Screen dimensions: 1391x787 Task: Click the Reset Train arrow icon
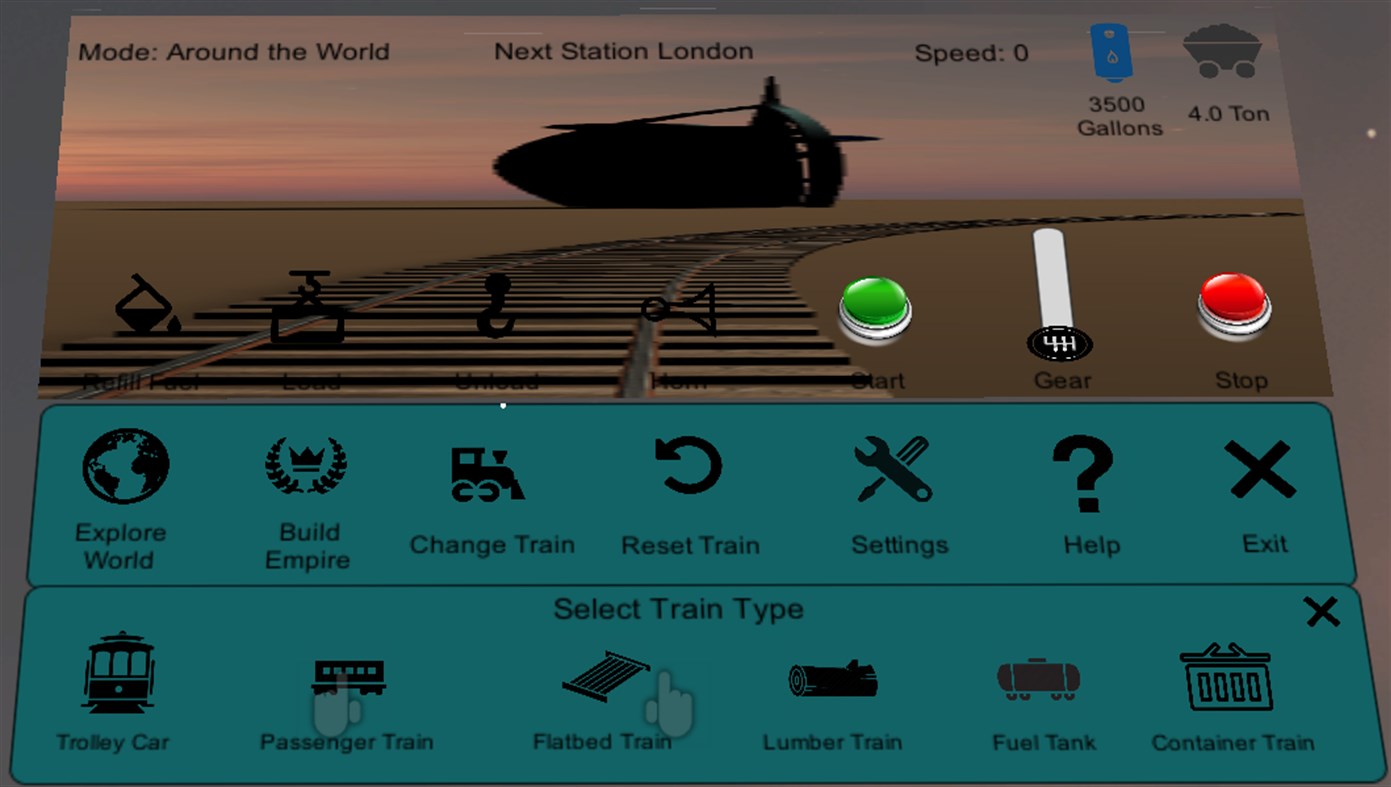[689, 466]
